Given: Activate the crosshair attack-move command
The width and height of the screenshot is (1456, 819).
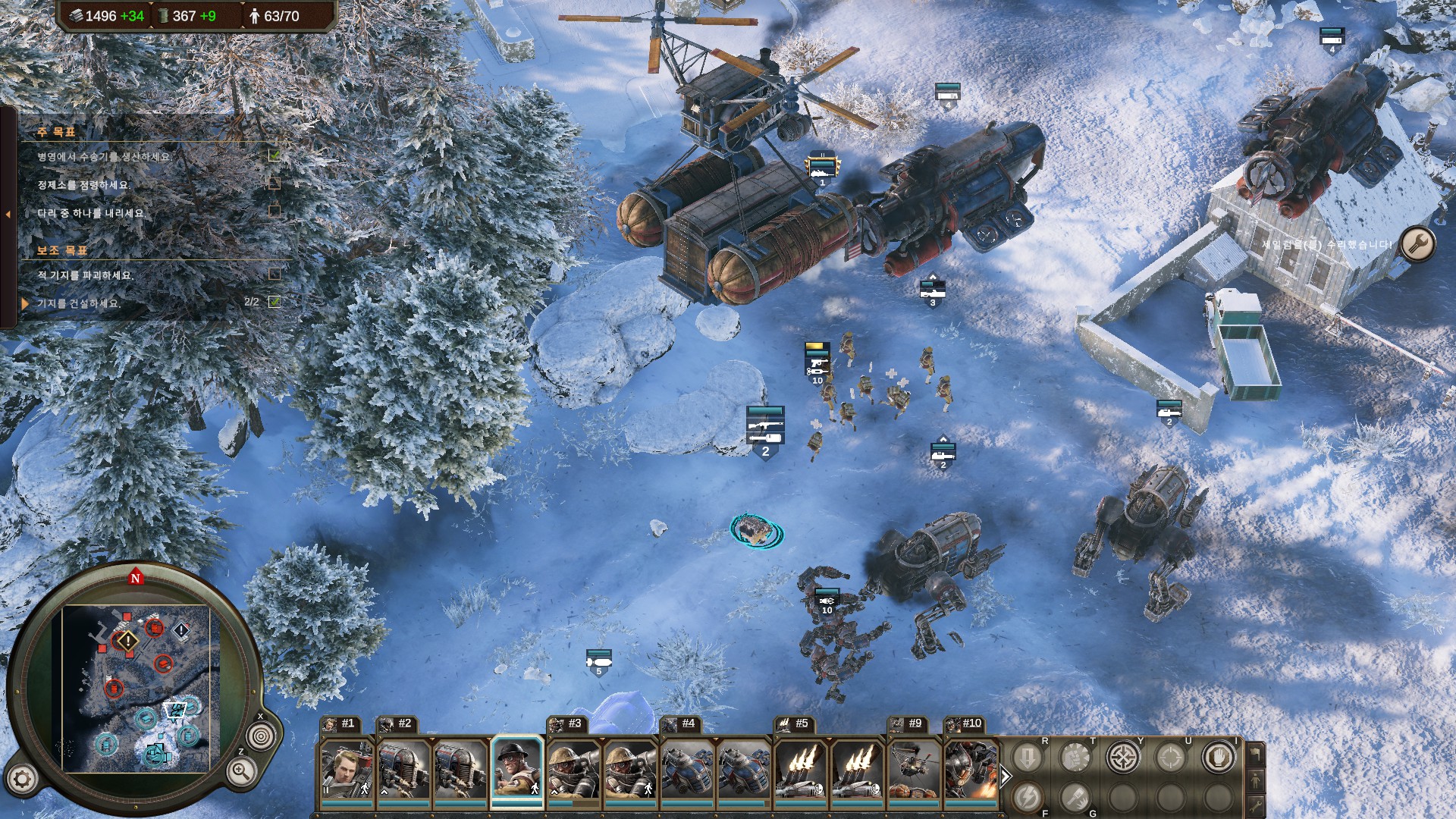Looking at the screenshot, I should 1122,757.
